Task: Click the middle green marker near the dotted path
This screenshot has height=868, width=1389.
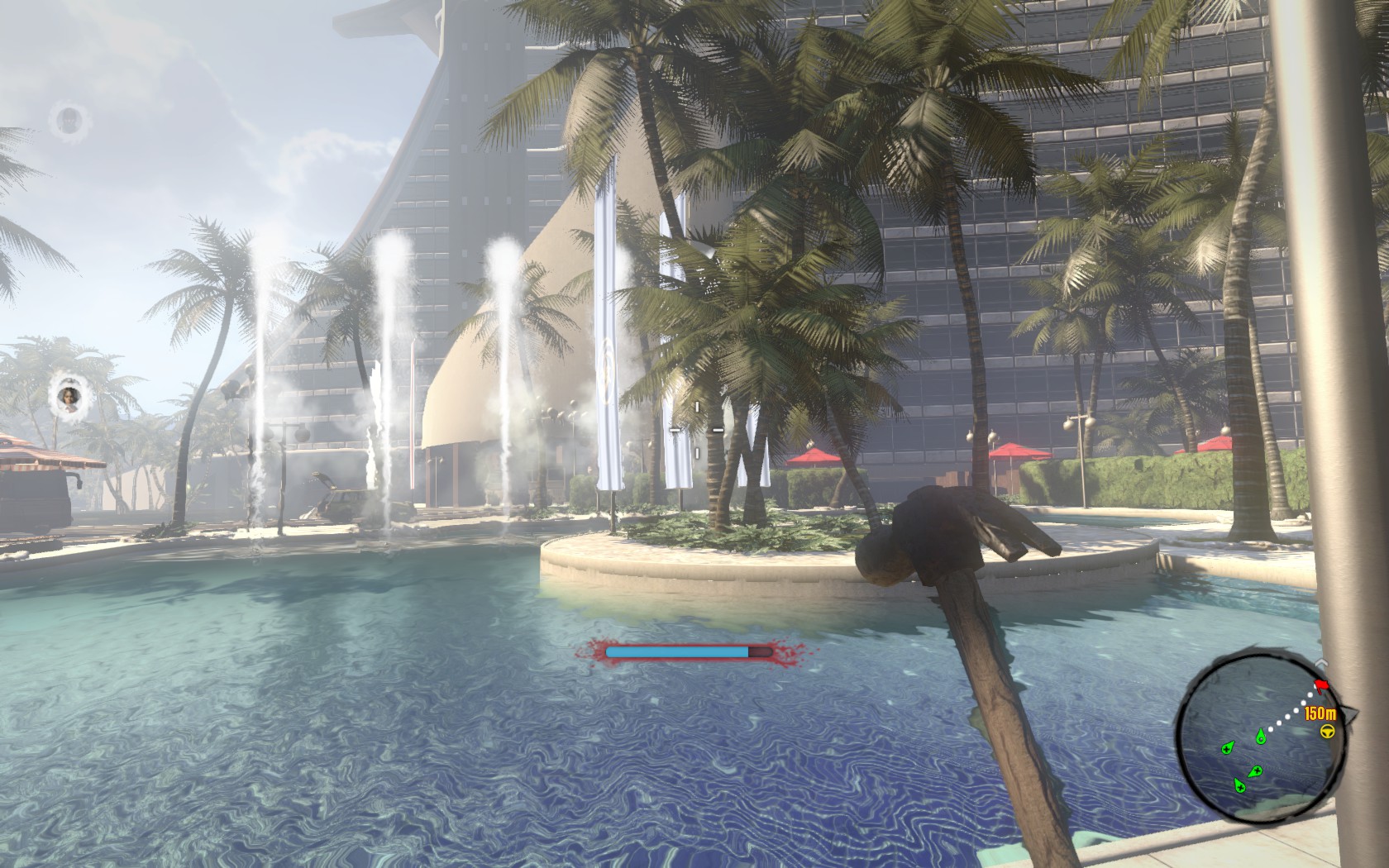Action: point(1257,771)
